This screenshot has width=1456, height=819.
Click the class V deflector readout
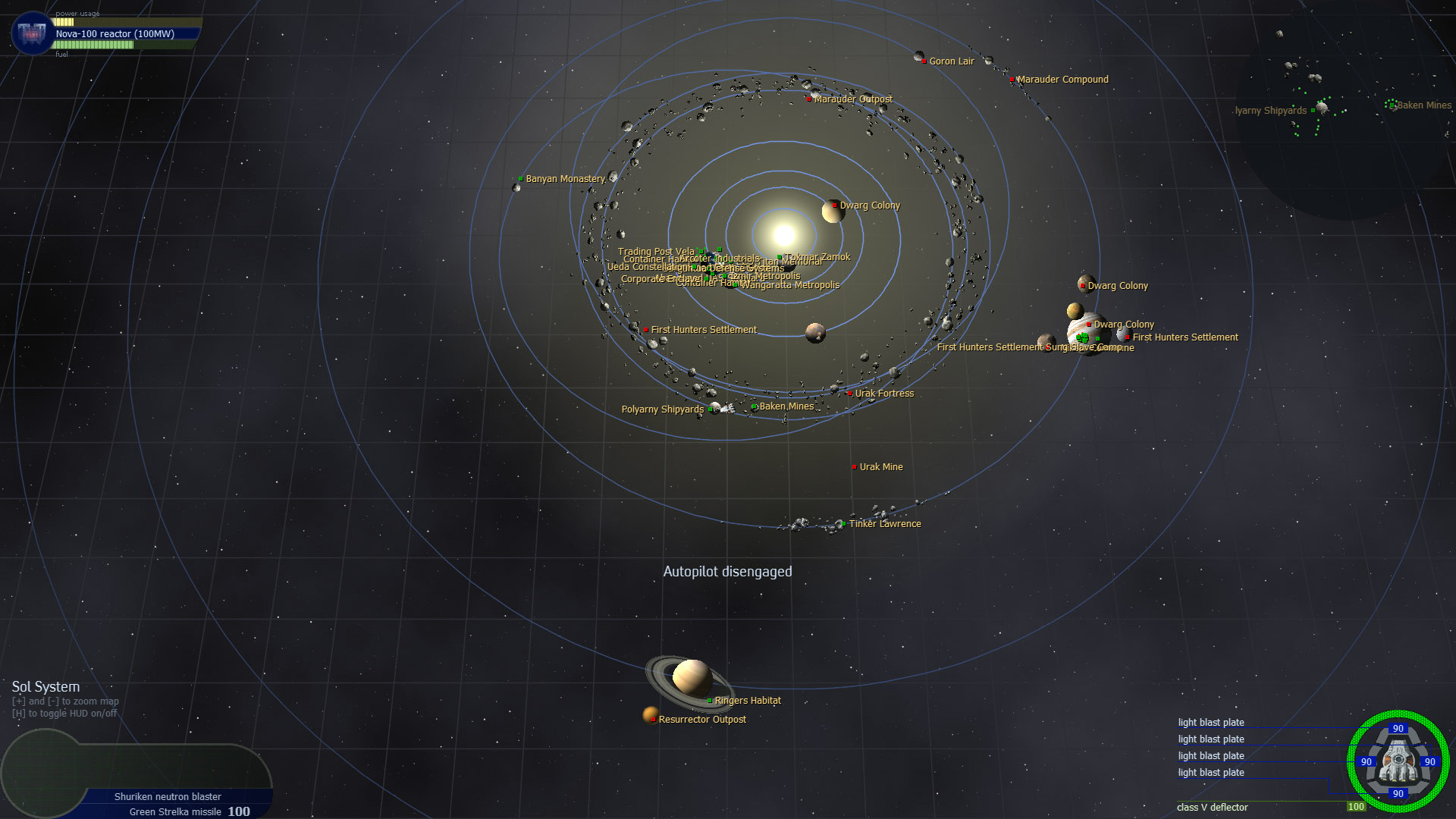click(x=1212, y=808)
